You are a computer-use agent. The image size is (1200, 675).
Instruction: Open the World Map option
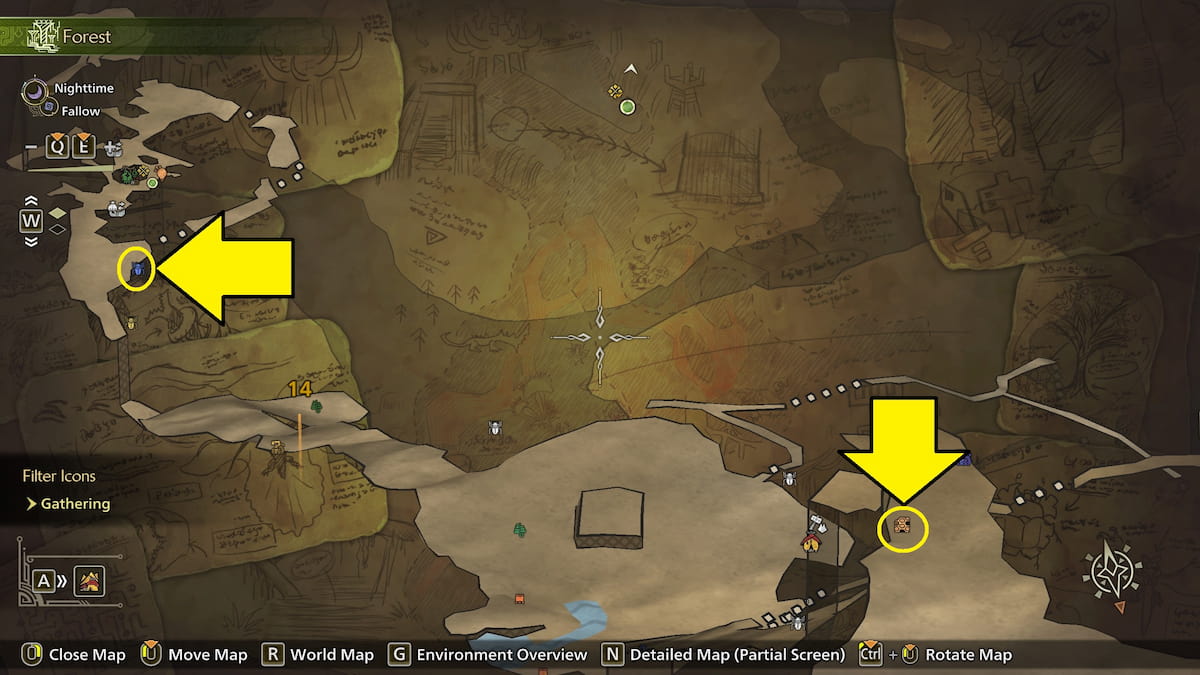click(x=331, y=655)
